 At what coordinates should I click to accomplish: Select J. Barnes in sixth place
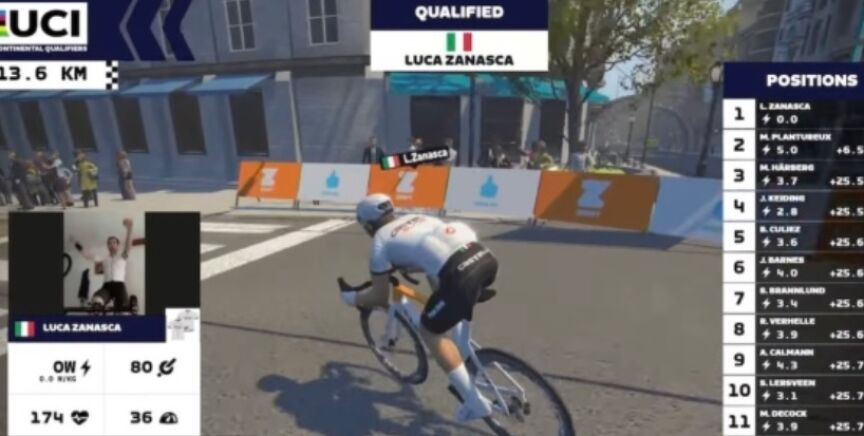(x=795, y=266)
